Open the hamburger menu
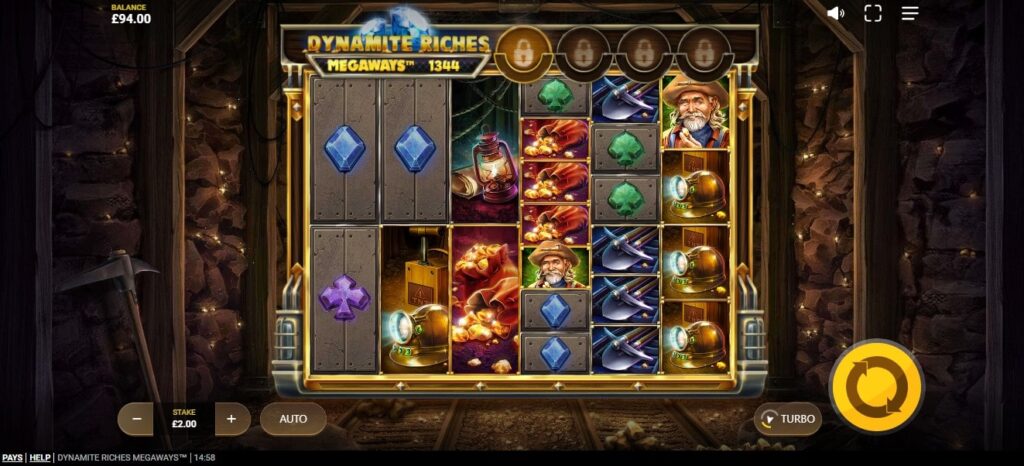The width and height of the screenshot is (1024, 466). (x=910, y=13)
